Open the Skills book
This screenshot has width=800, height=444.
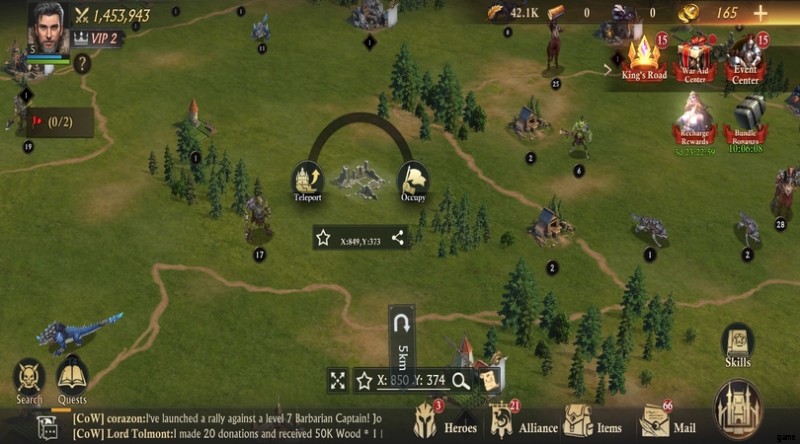pyautogui.click(x=738, y=346)
